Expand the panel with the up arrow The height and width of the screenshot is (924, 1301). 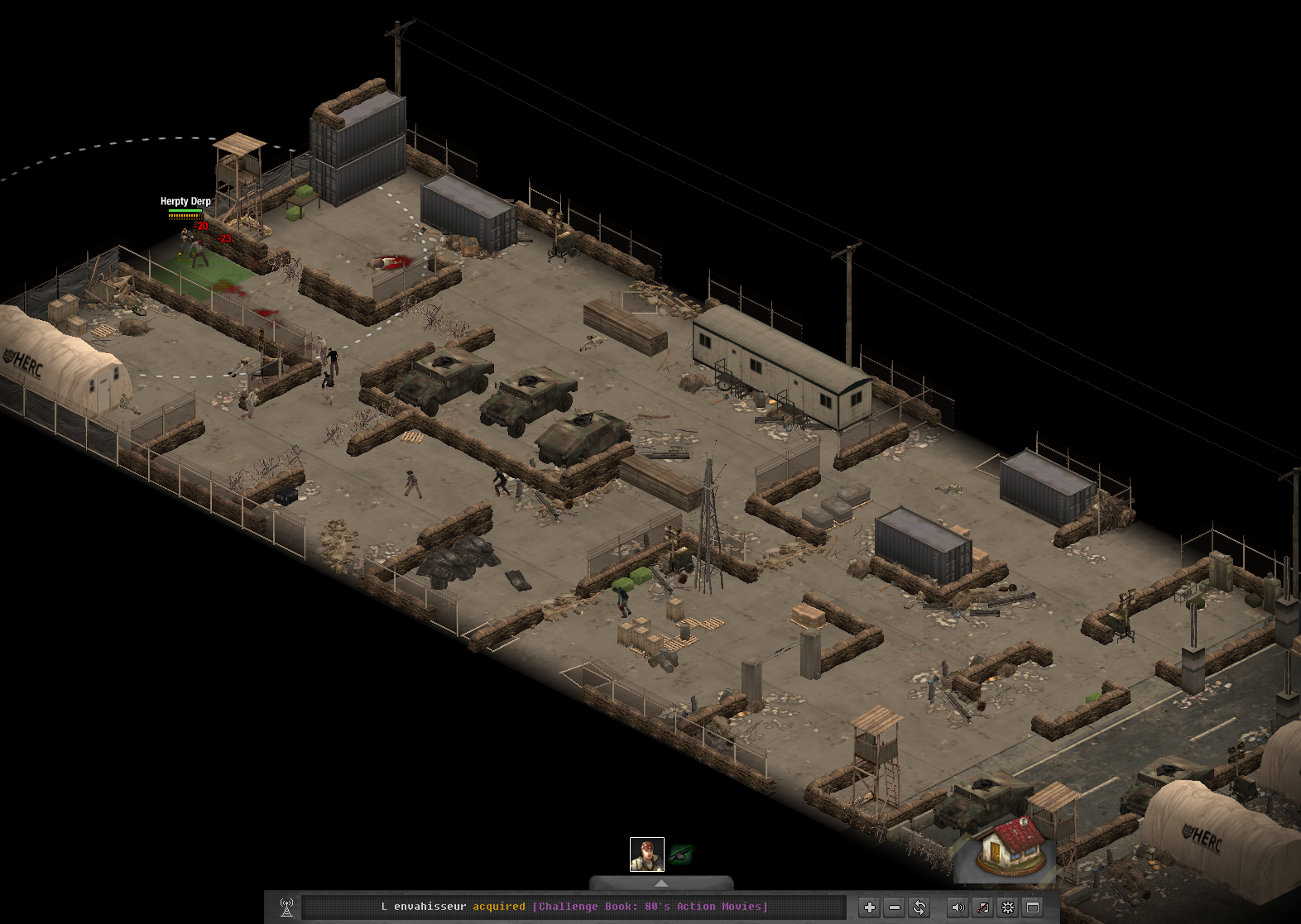pyautogui.click(x=660, y=883)
